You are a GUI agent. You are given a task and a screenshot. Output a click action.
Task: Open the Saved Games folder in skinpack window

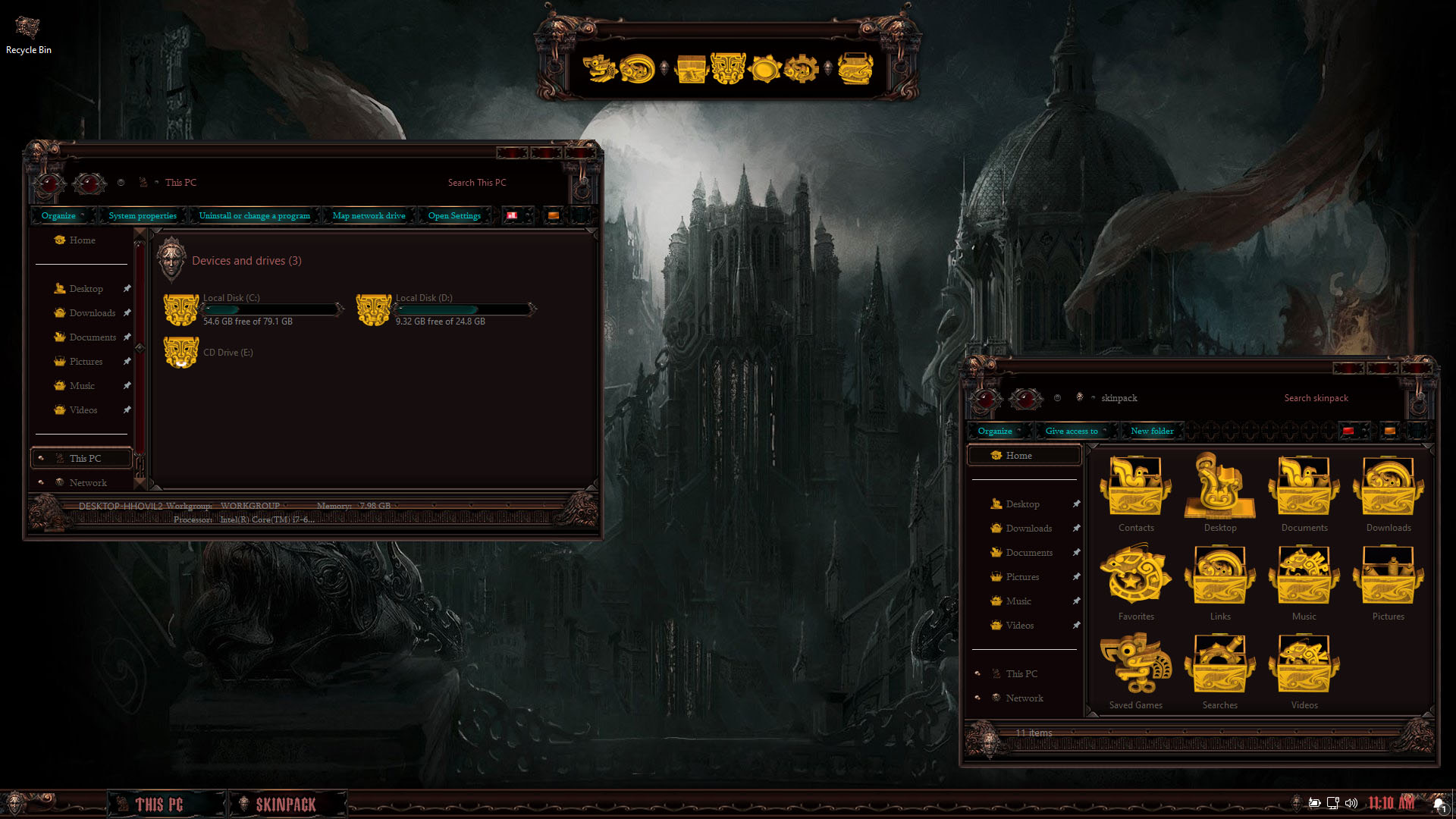(x=1135, y=665)
